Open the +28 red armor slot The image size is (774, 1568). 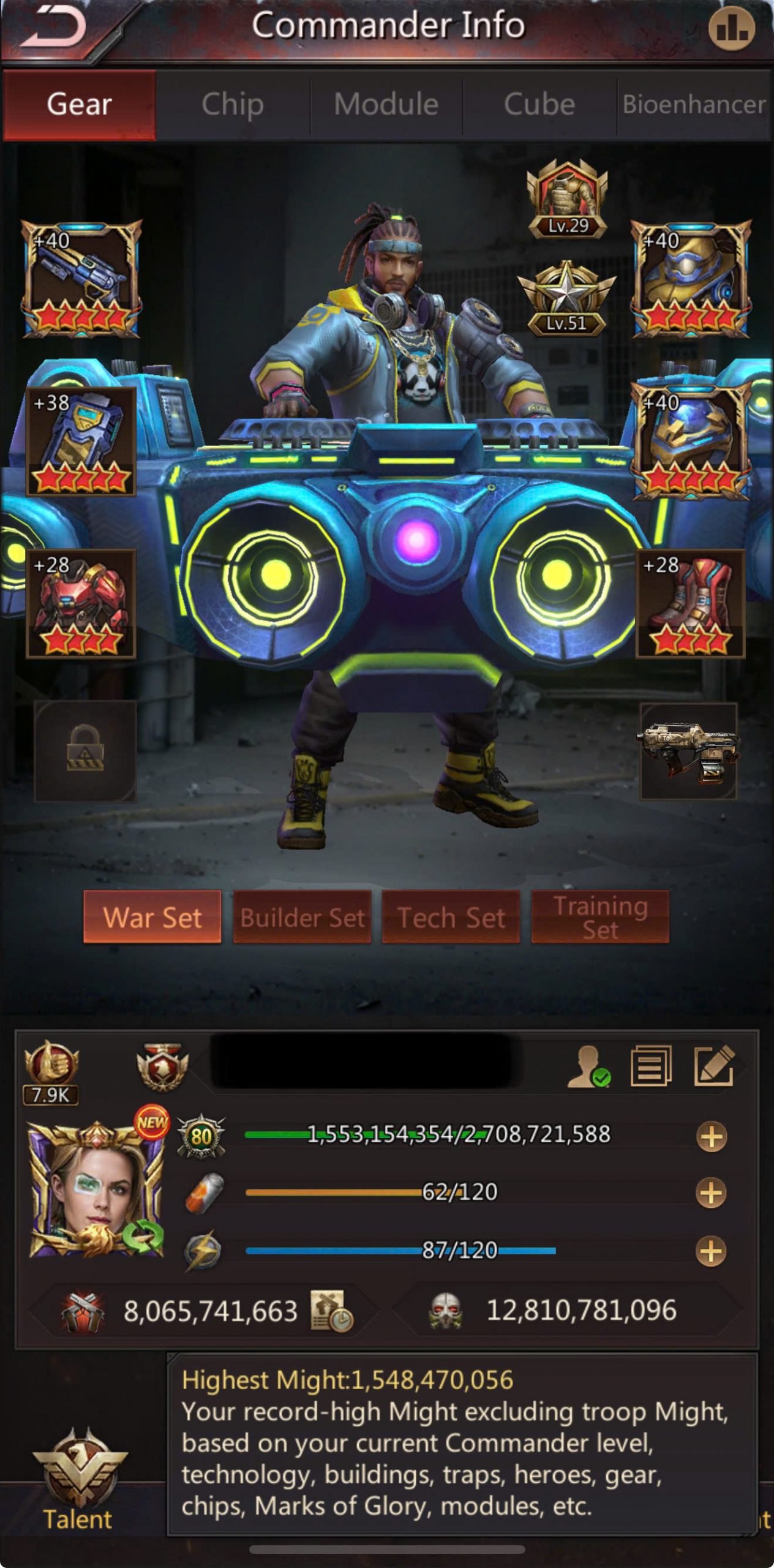81,604
